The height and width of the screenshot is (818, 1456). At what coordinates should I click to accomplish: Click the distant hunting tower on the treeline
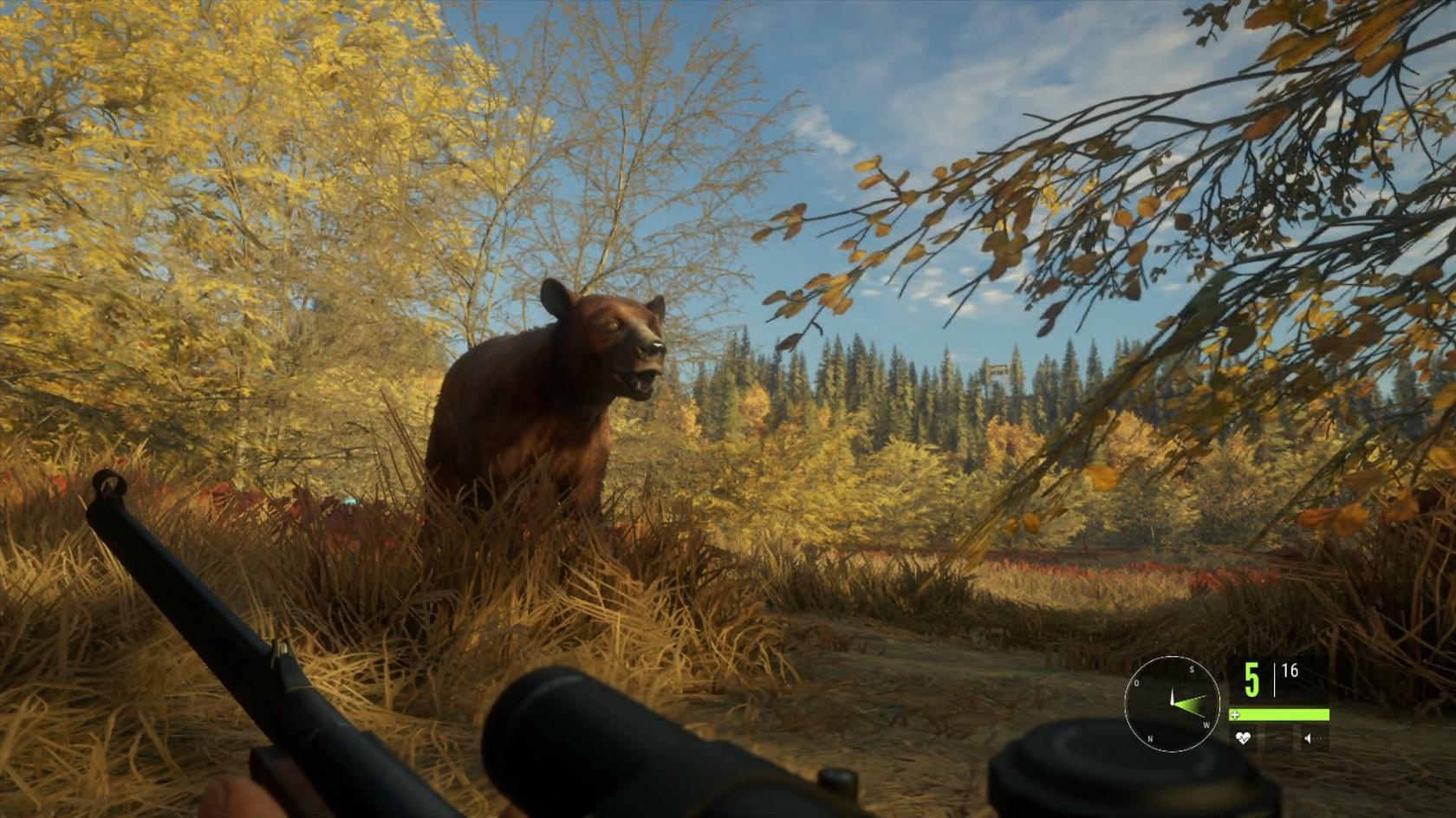998,371
